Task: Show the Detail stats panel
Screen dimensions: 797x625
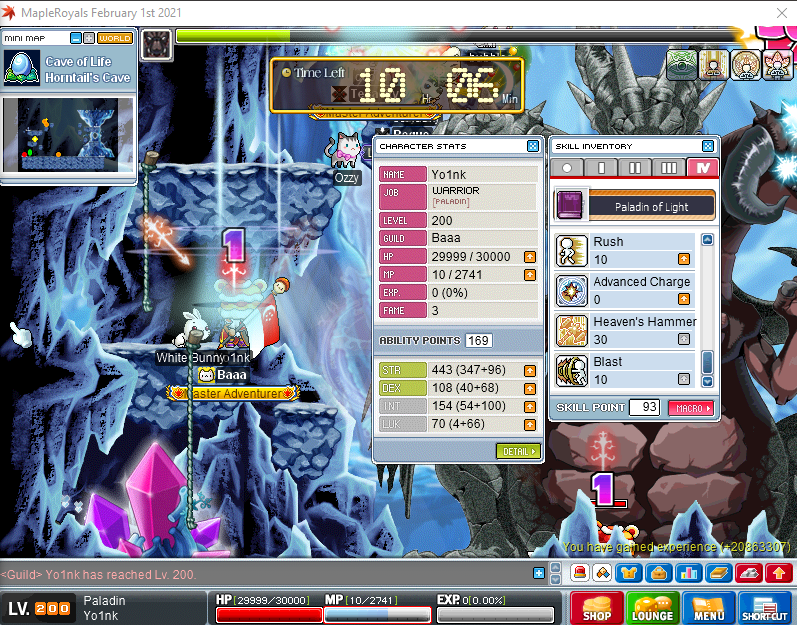Action: (517, 451)
